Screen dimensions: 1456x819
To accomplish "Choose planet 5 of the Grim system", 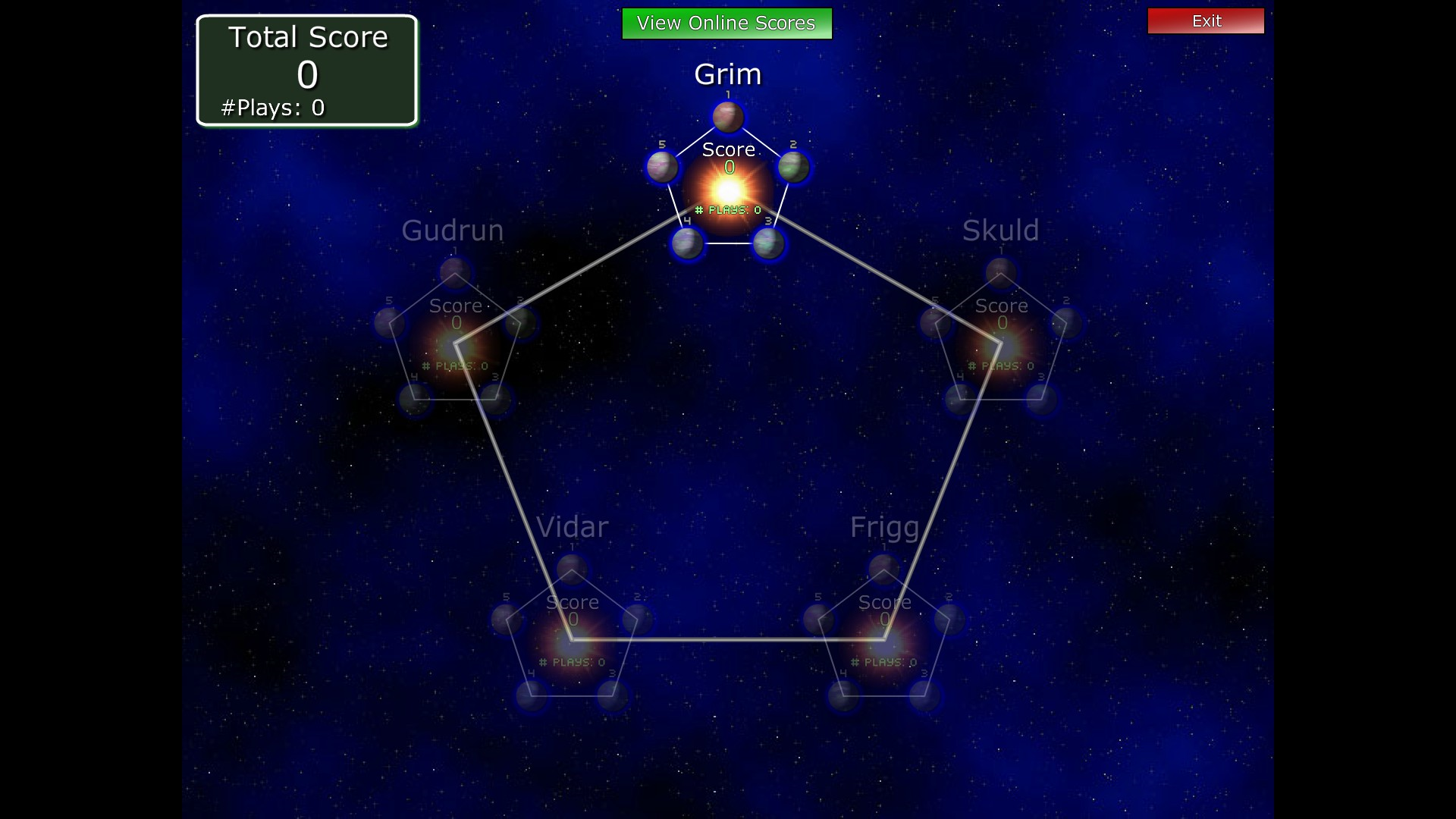I will coord(662,167).
